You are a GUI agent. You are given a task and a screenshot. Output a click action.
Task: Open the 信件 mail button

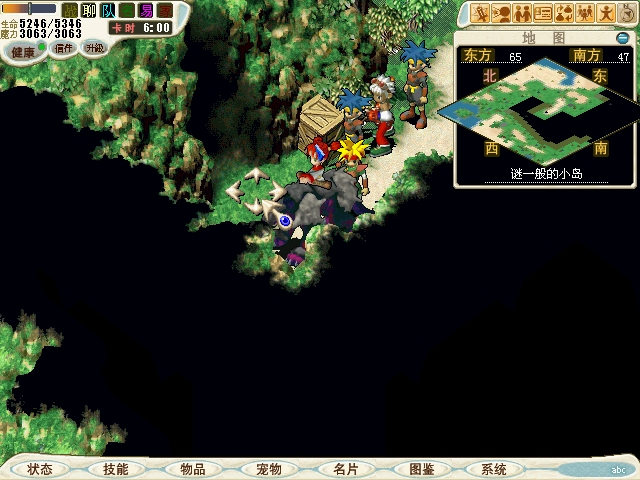tap(64, 48)
